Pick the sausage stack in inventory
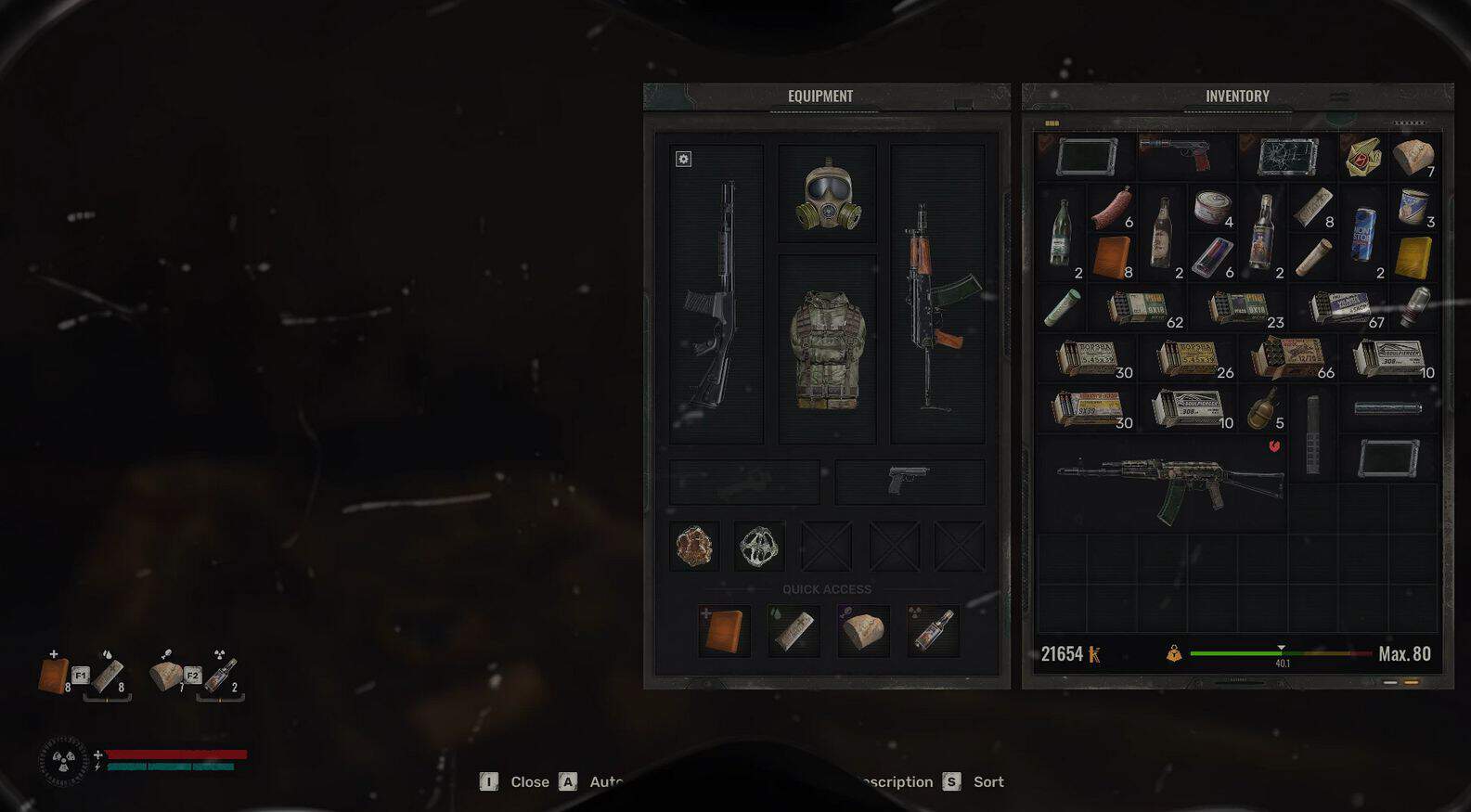 (1112, 208)
